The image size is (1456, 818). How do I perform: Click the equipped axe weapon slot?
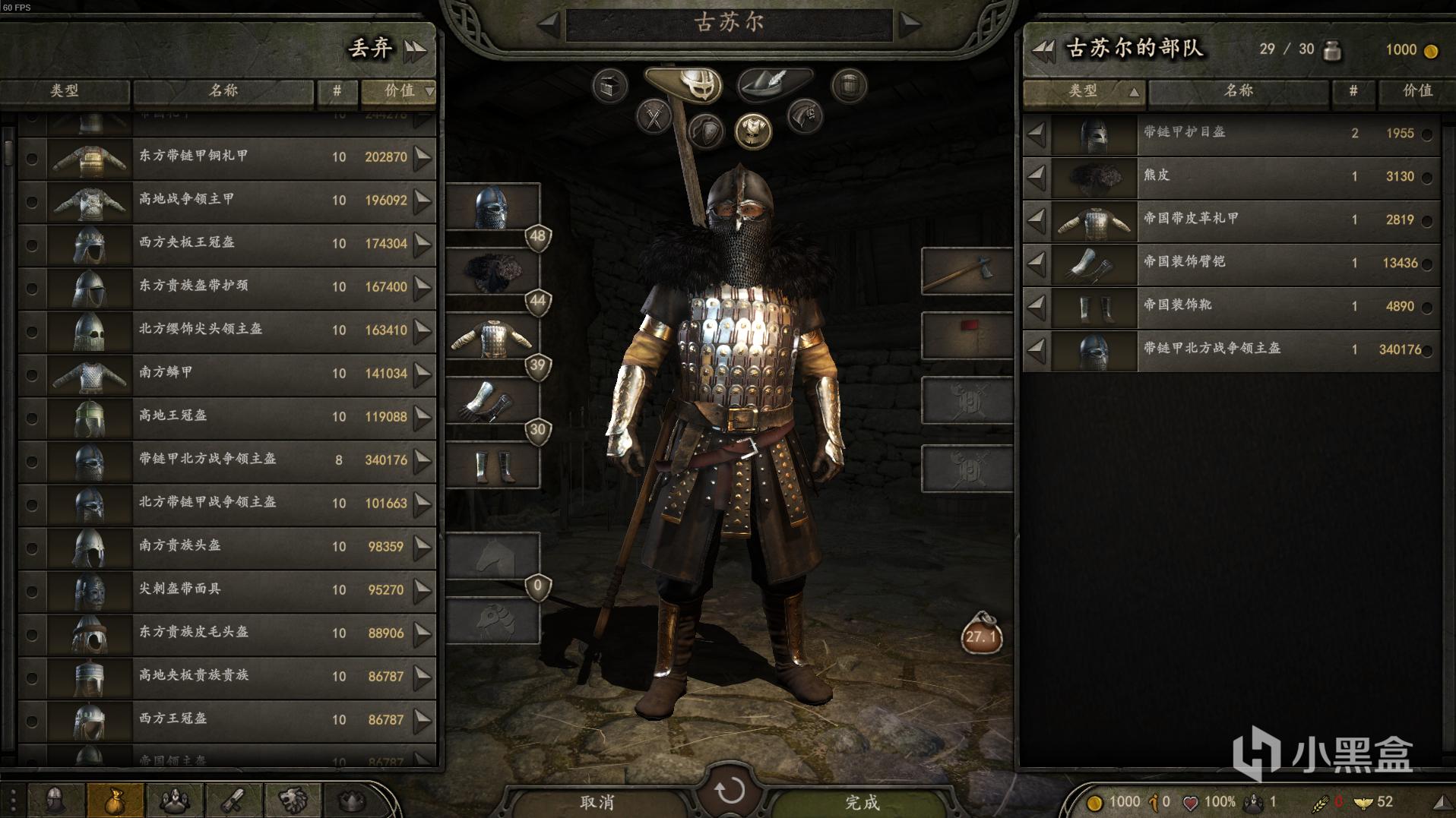(x=967, y=271)
